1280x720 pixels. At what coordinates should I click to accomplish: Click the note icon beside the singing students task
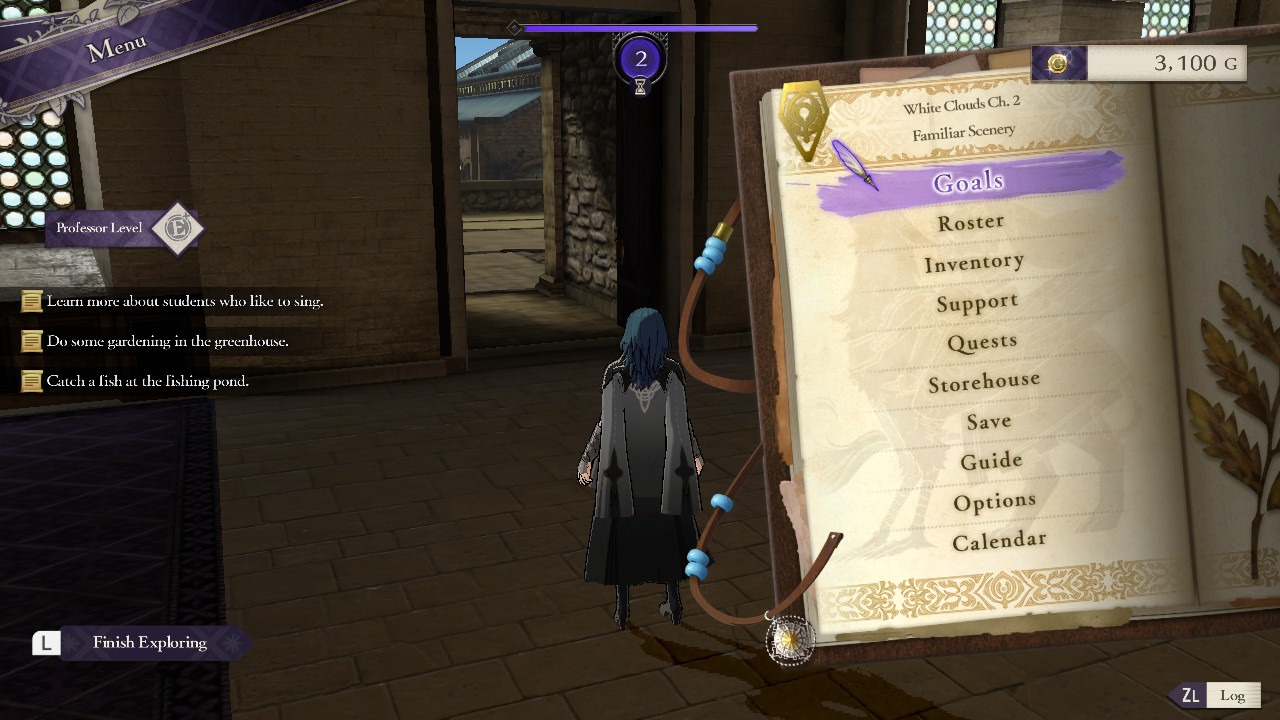pos(31,300)
